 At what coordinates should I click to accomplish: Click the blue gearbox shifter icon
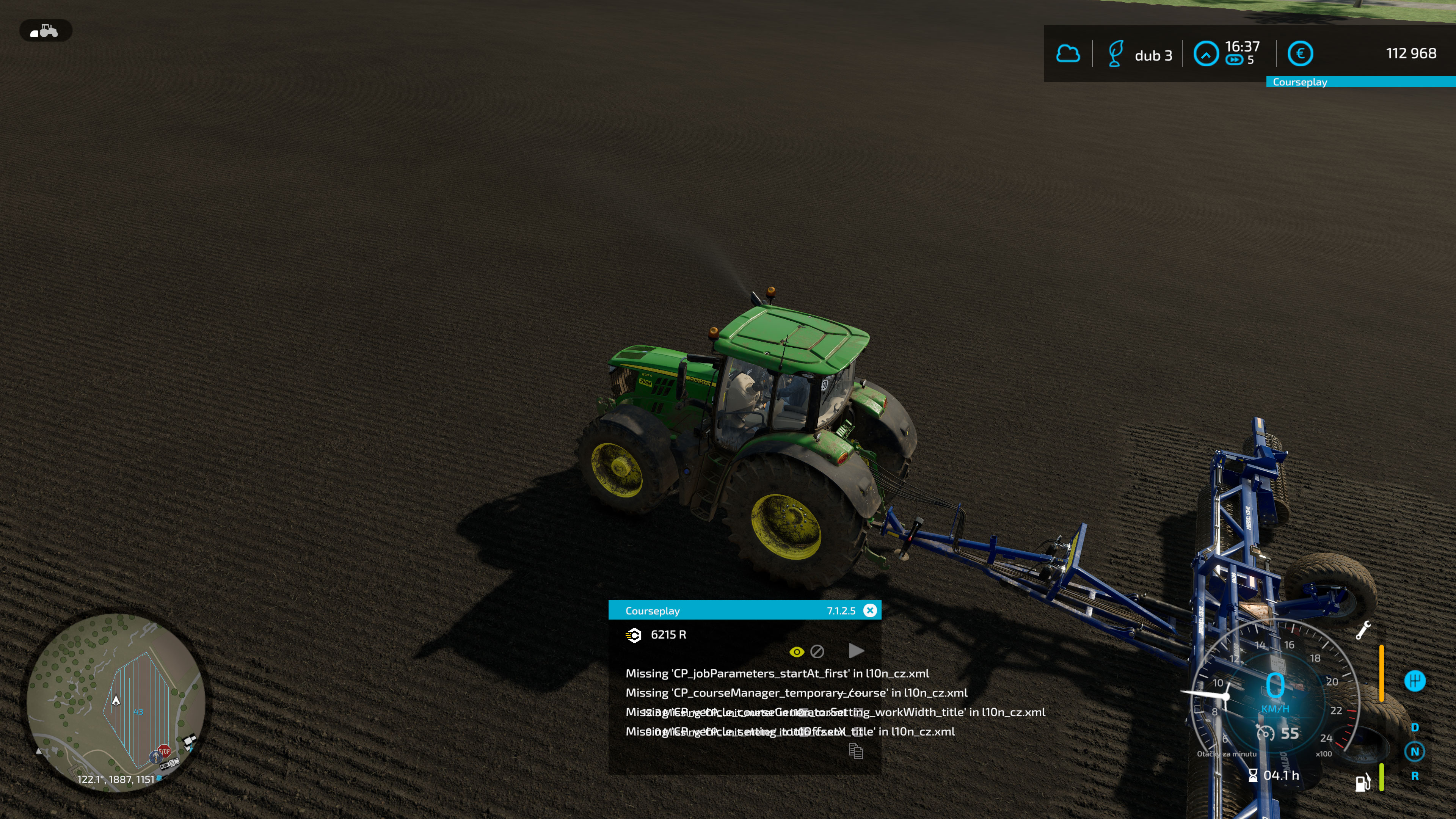pos(1415,681)
